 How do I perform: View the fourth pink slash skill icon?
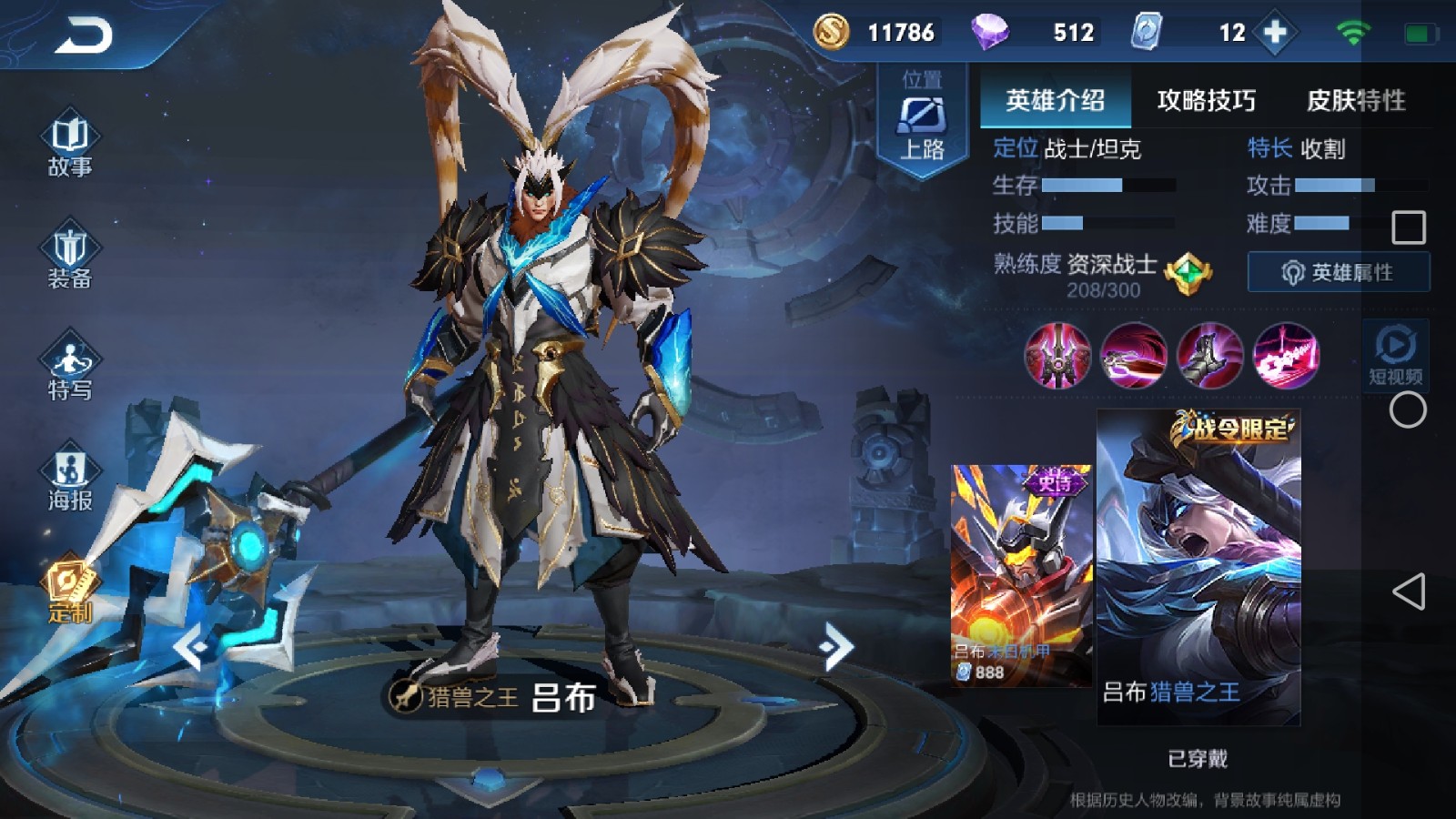[x=1285, y=356]
